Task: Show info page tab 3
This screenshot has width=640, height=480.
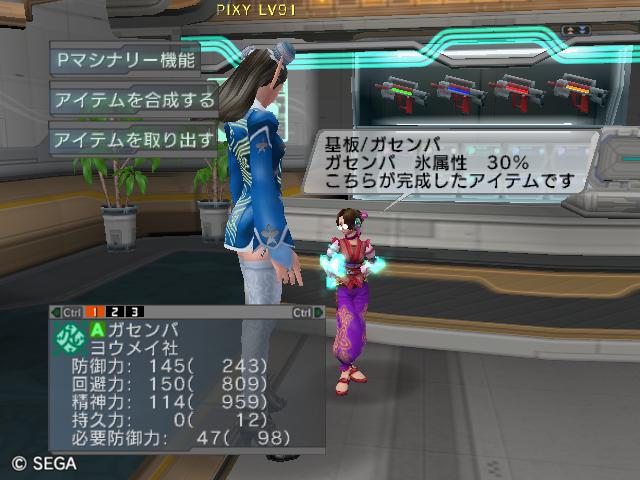Action: [x=134, y=312]
